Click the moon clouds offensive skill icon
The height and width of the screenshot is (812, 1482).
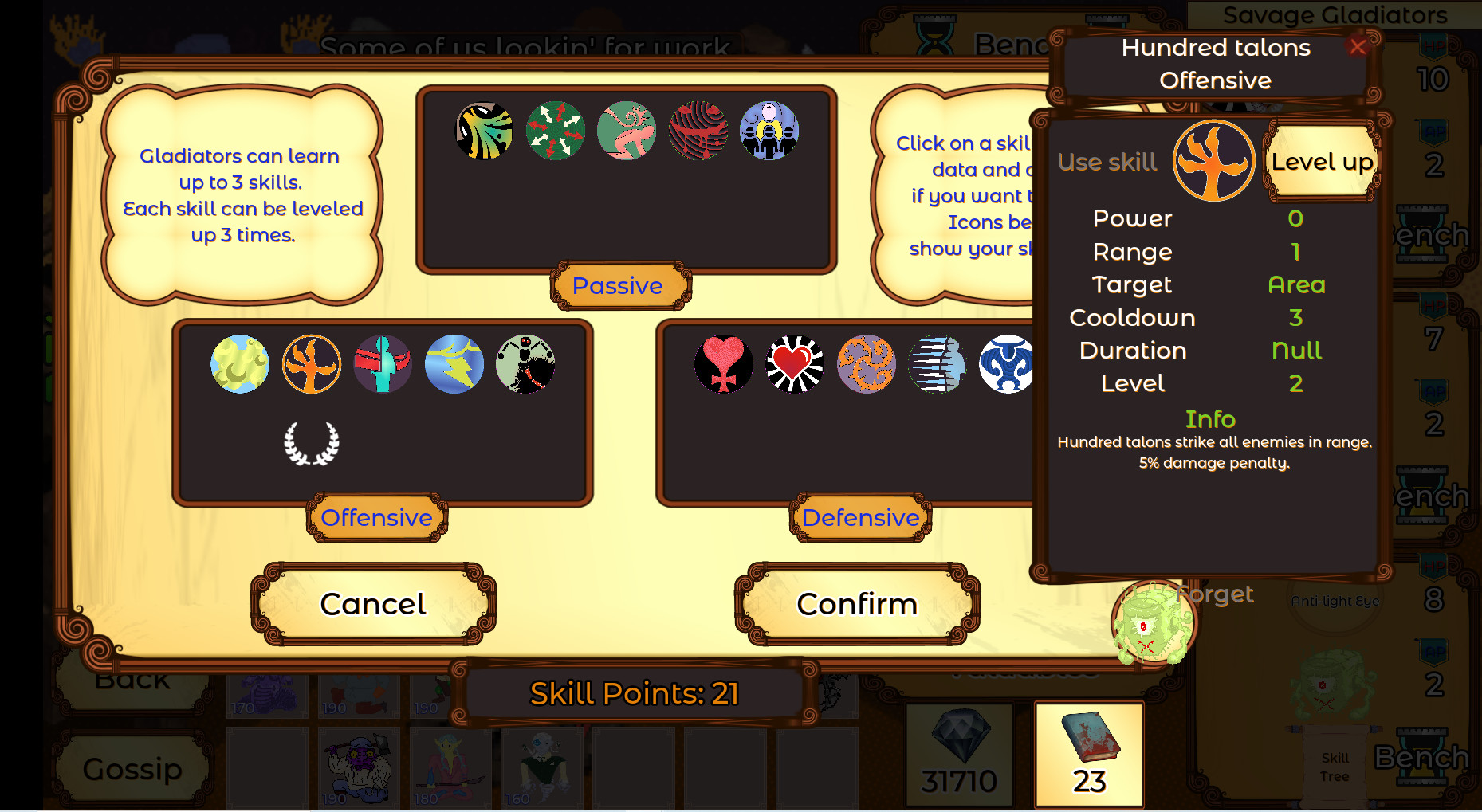(x=240, y=365)
